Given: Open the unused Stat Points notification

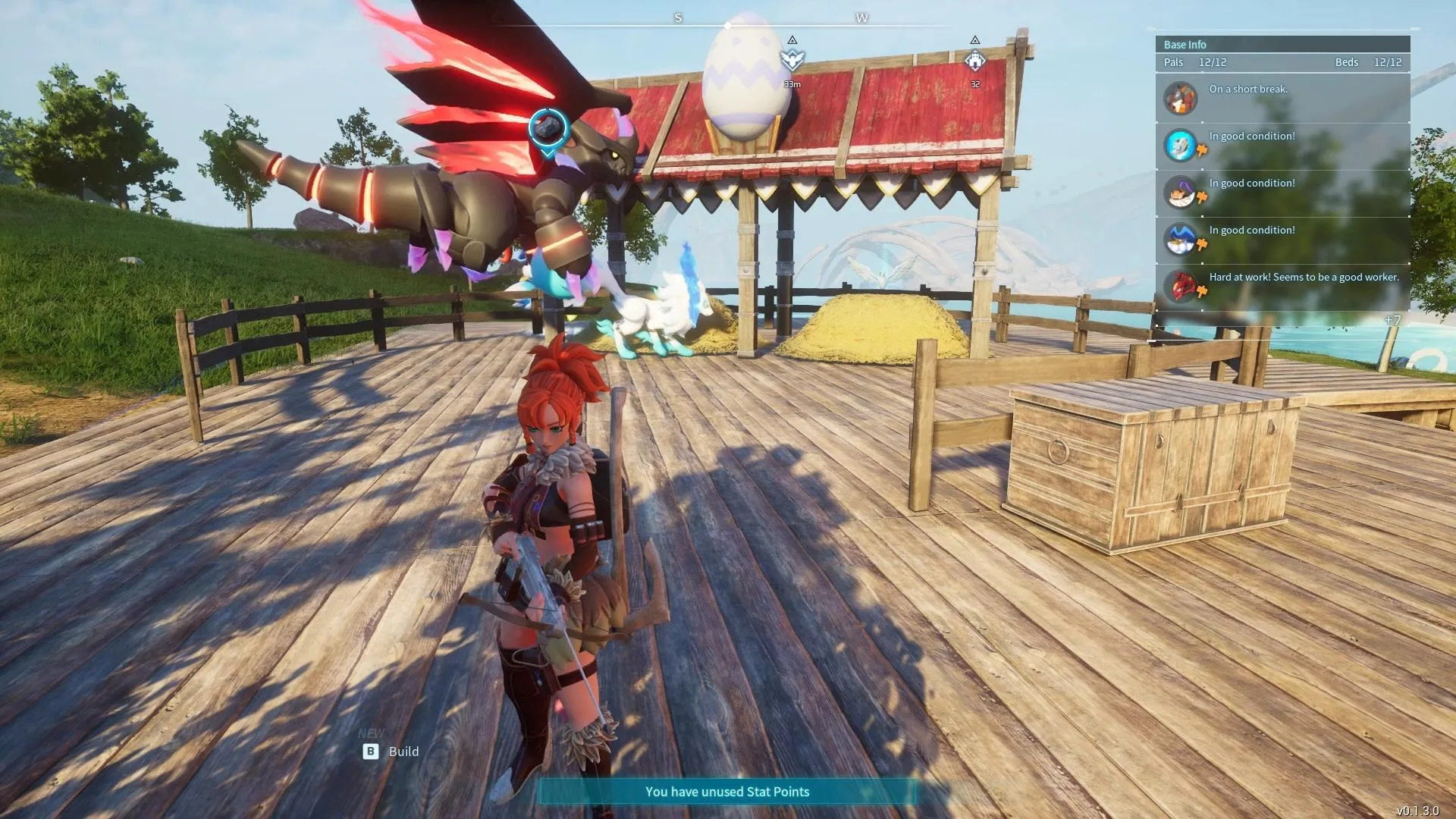Looking at the screenshot, I should (x=727, y=792).
